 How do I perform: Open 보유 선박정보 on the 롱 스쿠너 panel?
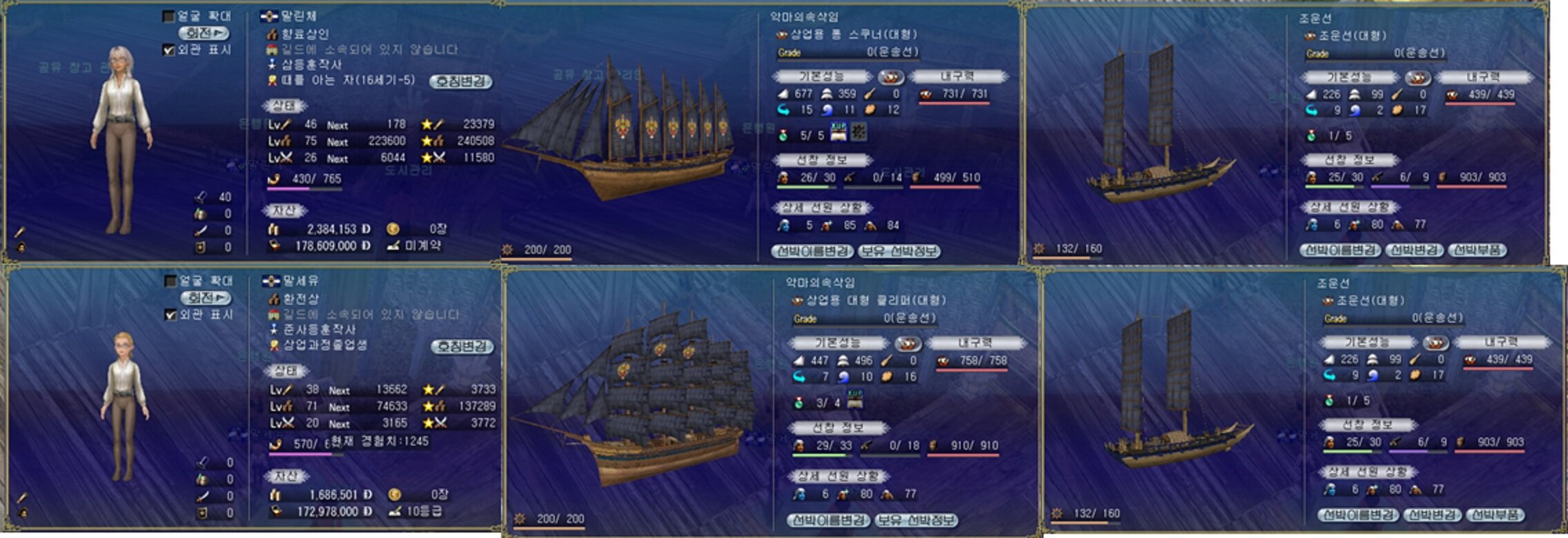(x=899, y=251)
